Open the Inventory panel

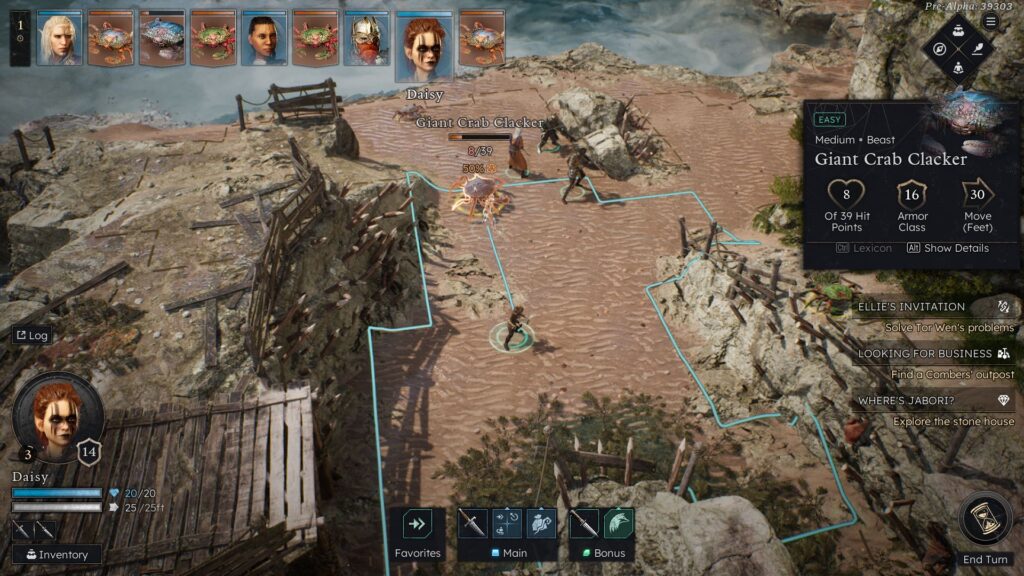[57, 554]
